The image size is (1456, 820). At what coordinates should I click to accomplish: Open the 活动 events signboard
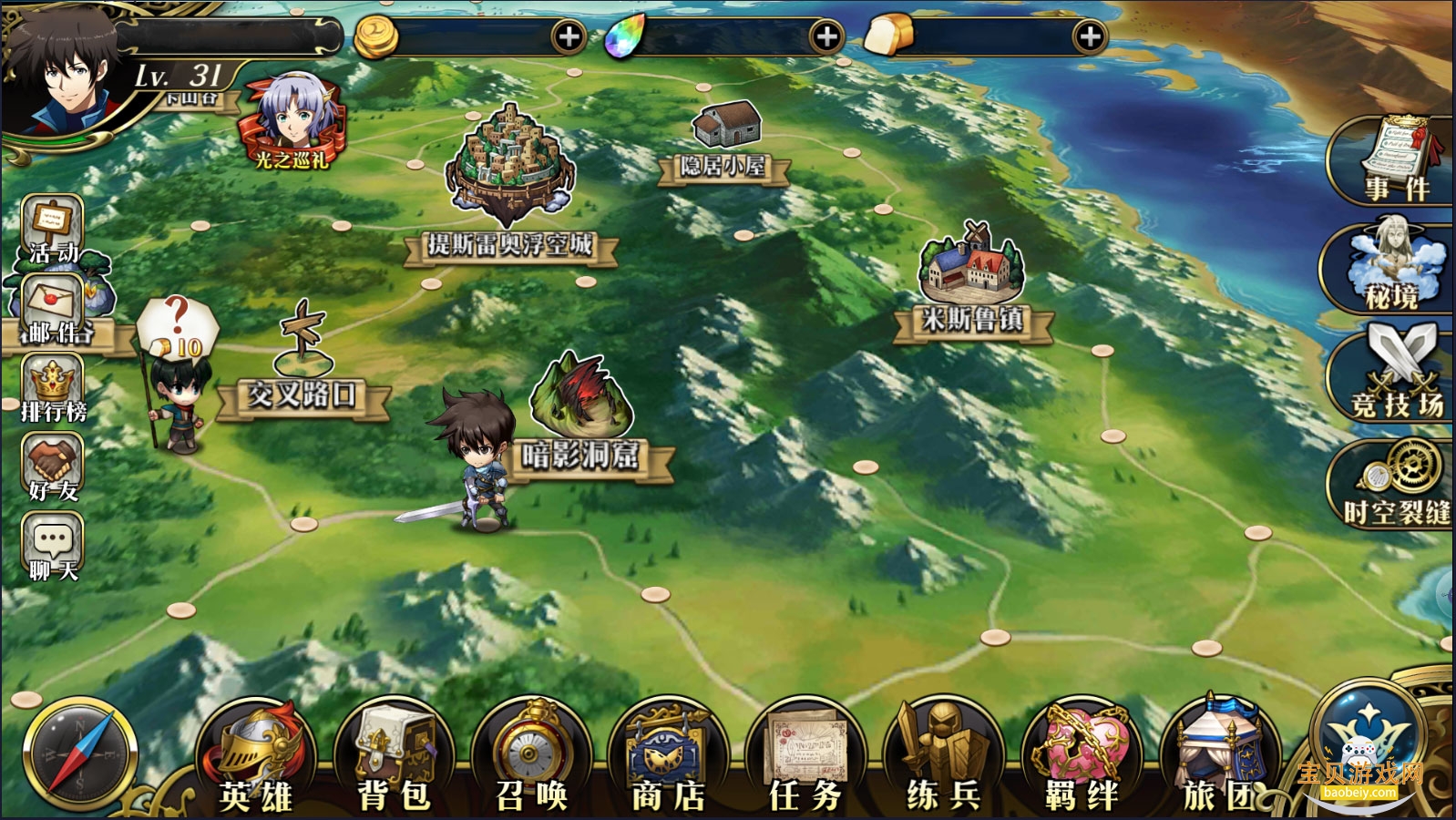pyautogui.click(x=53, y=228)
